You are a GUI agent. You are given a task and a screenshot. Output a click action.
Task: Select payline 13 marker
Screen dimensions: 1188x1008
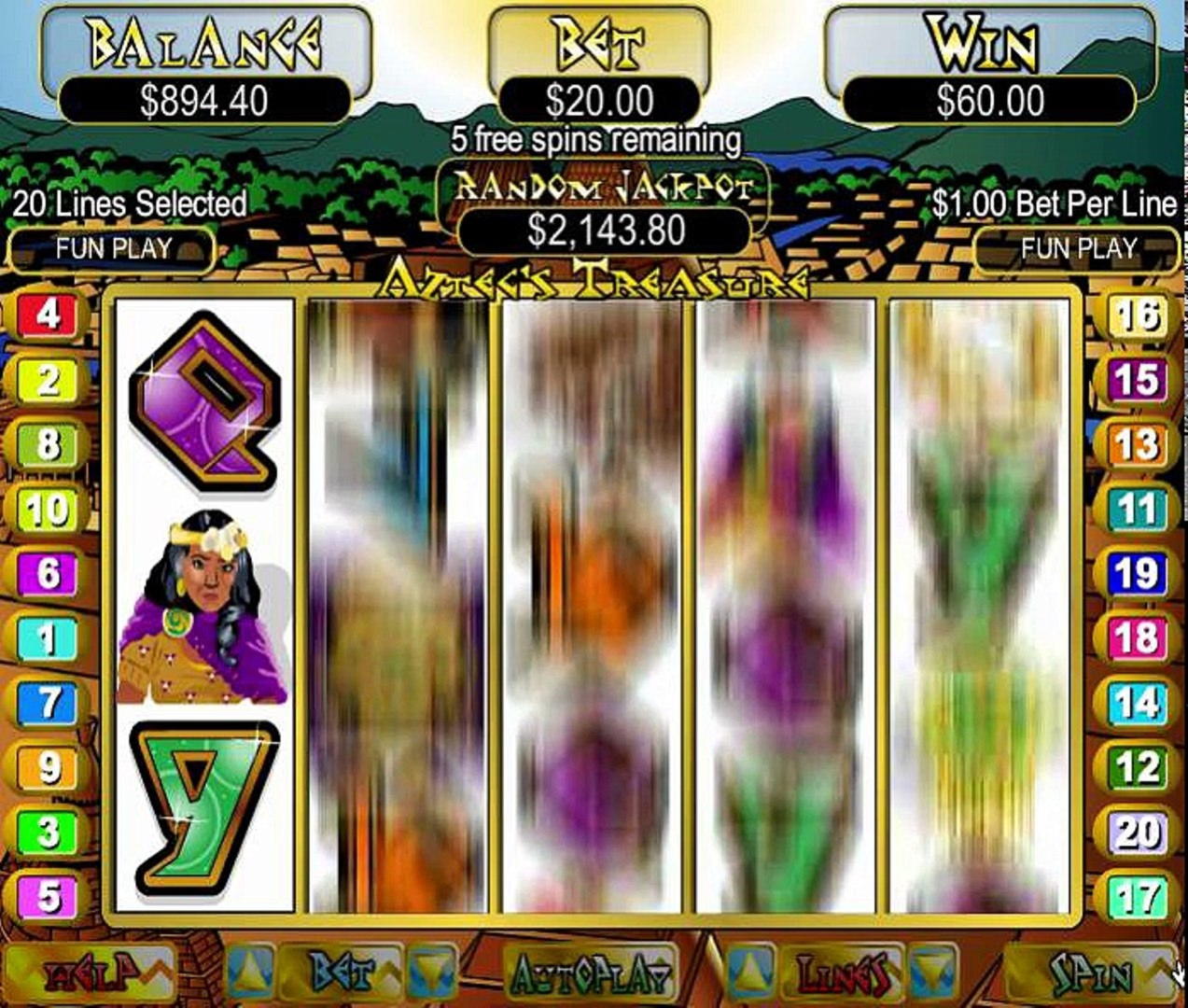point(1138,444)
